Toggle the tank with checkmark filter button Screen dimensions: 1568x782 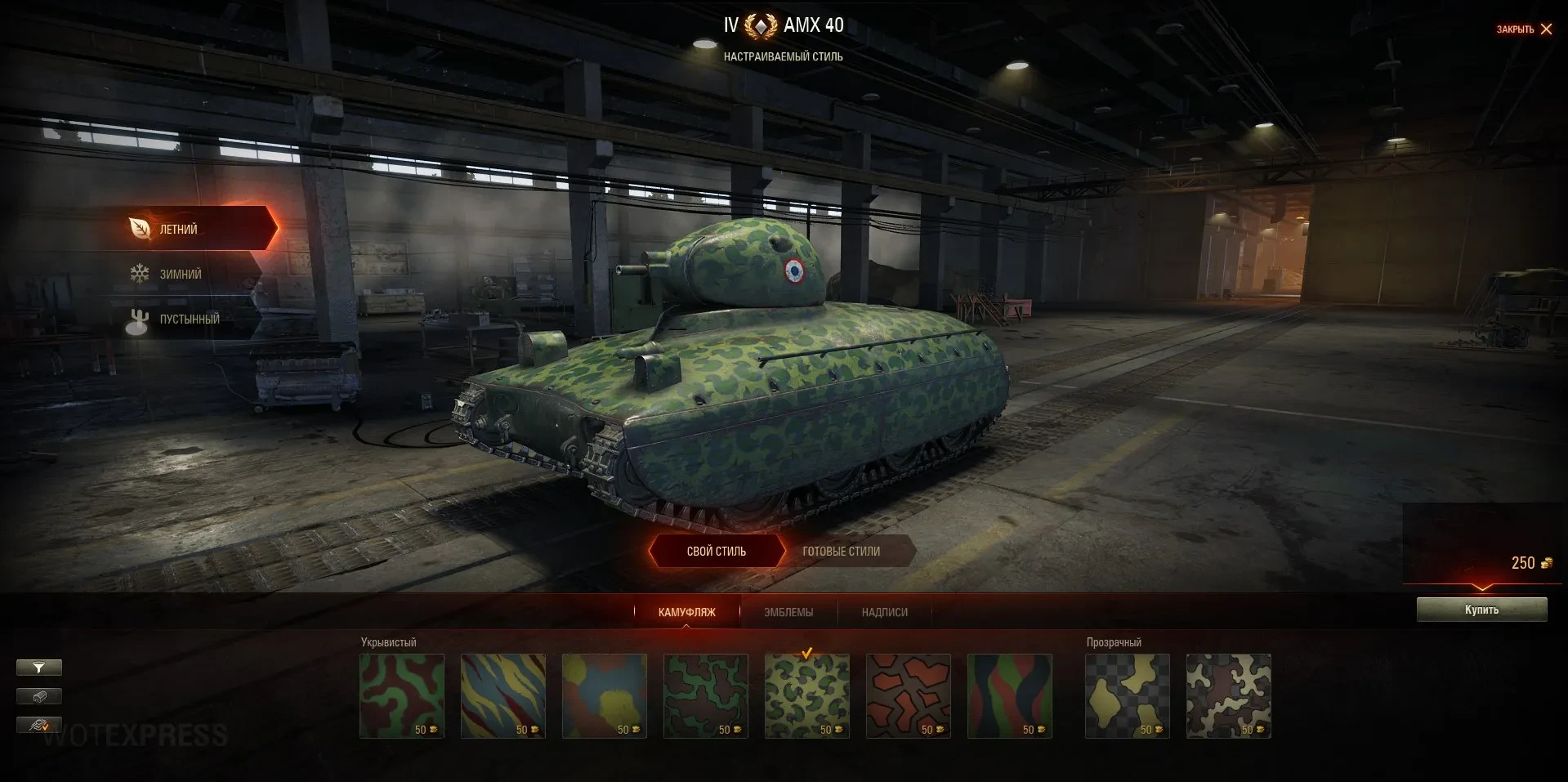click(38, 725)
